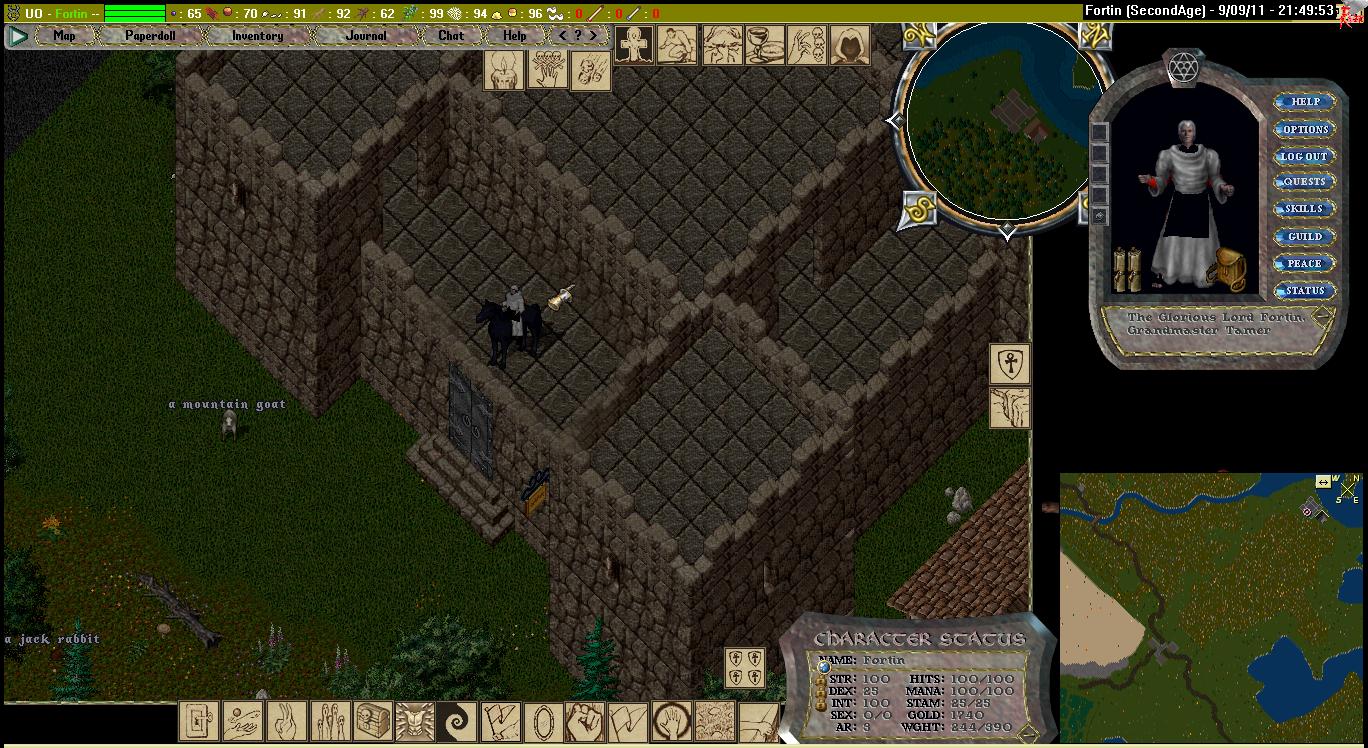Open the Skills list
This screenshot has width=1368, height=748.
(x=1305, y=209)
